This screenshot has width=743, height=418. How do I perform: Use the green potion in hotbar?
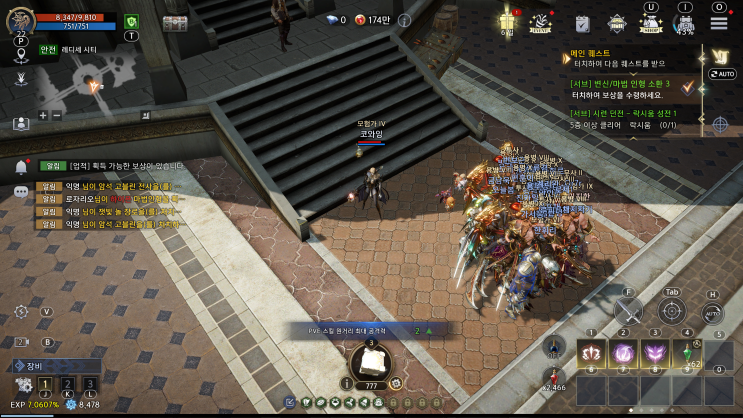coord(688,352)
